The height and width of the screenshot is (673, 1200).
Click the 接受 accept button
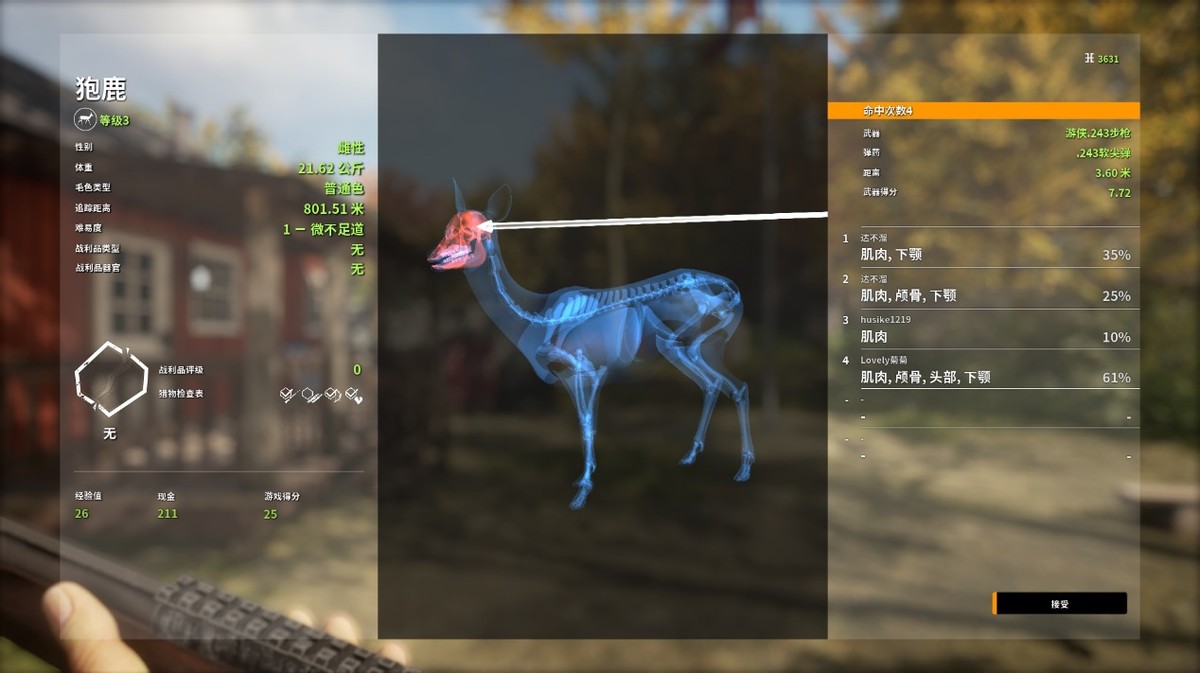[1060, 604]
